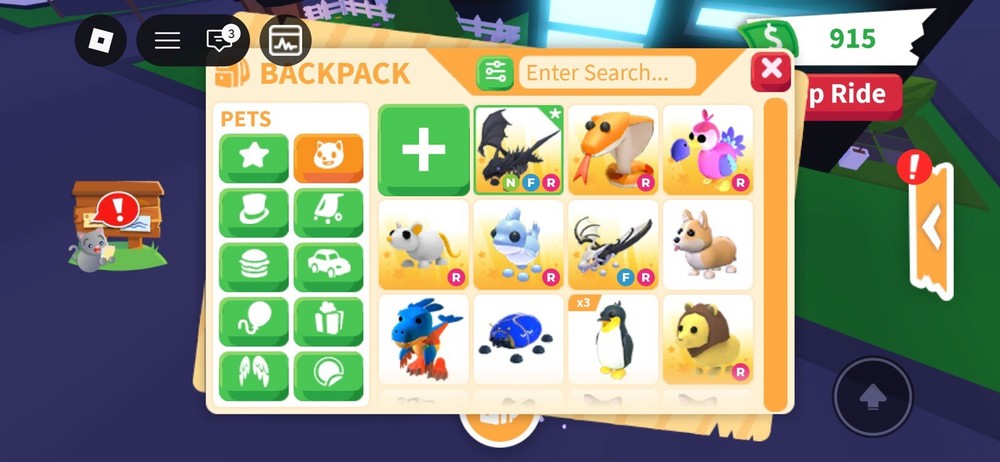Type in the Enter Search field

click(x=609, y=72)
